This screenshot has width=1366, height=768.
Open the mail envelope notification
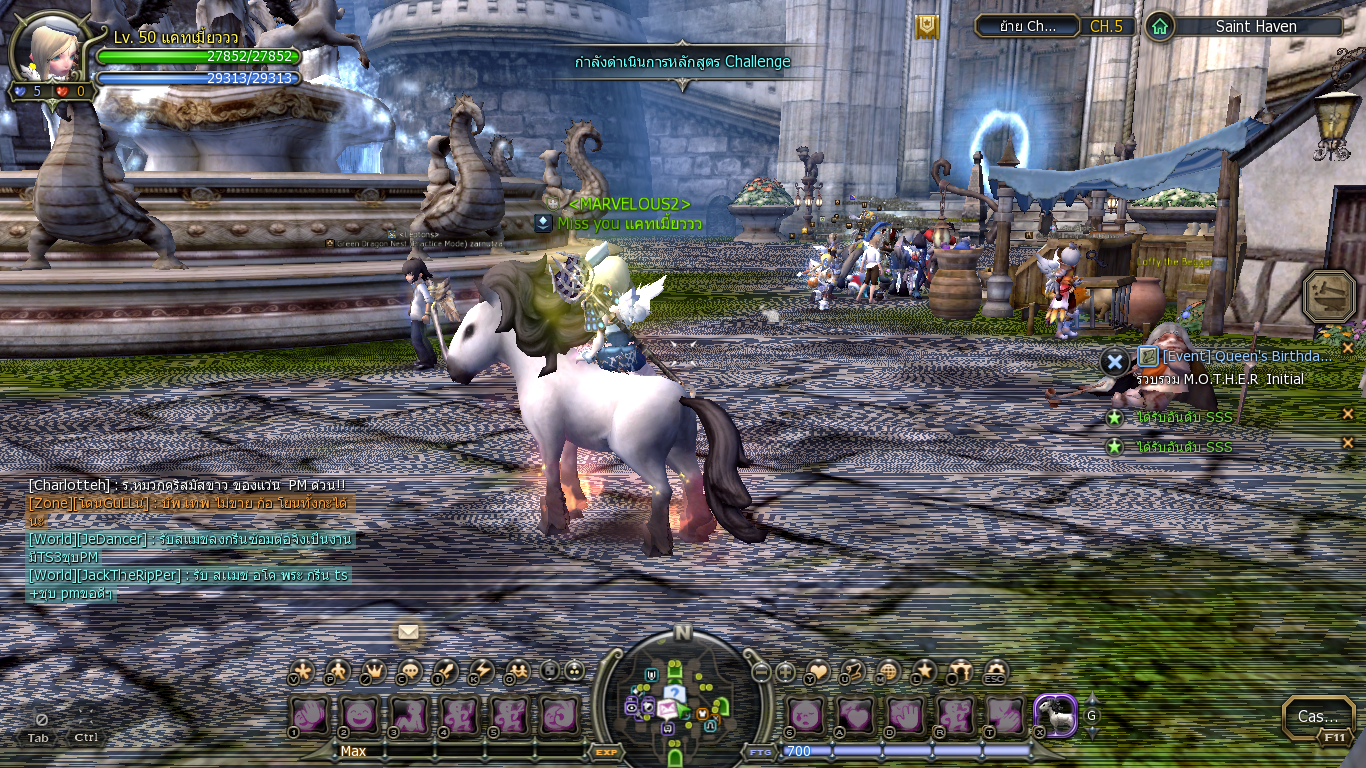point(408,632)
